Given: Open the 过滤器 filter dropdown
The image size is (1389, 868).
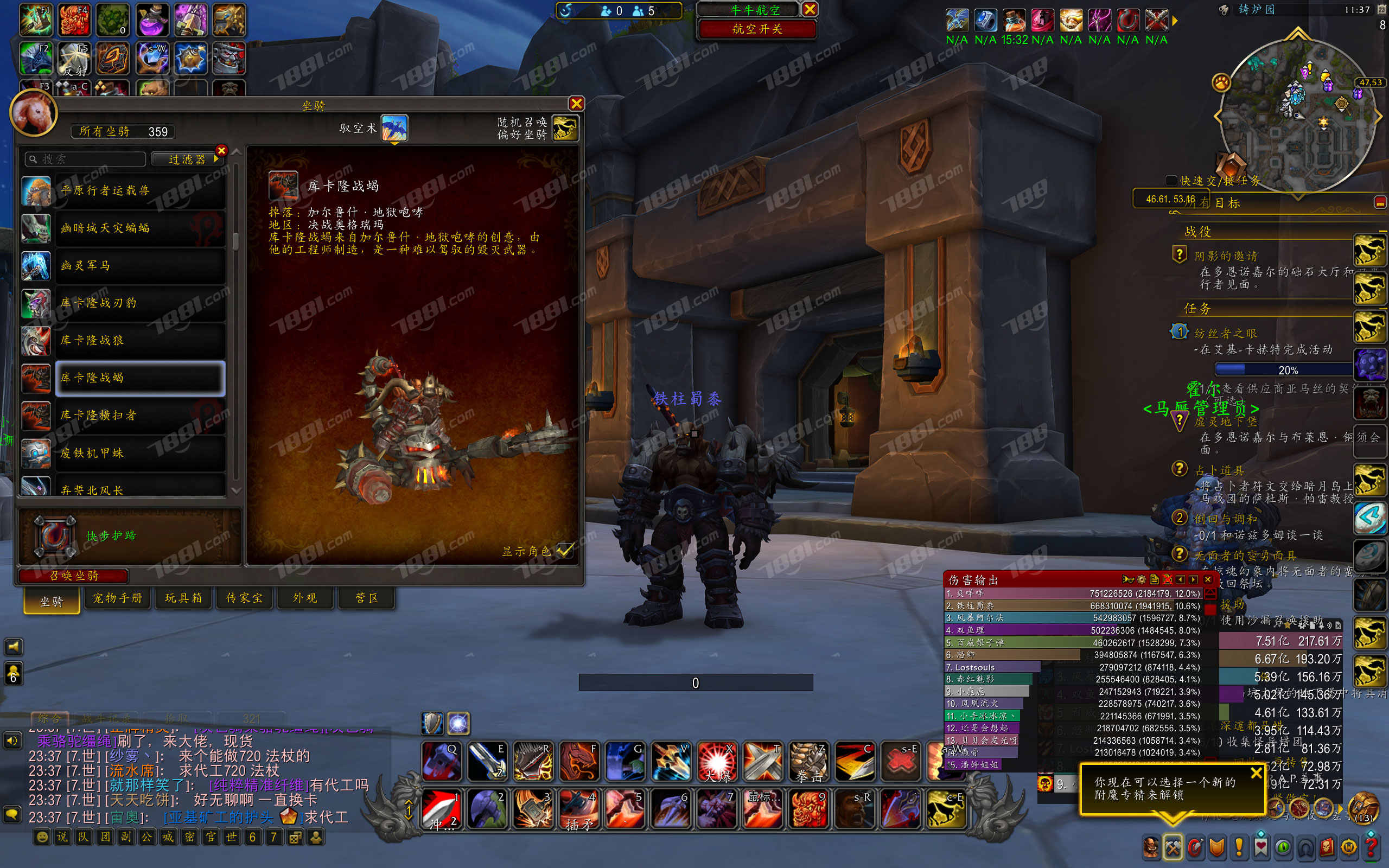Looking at the screenshot, I should pyautogui.click(x=187, y=159).
